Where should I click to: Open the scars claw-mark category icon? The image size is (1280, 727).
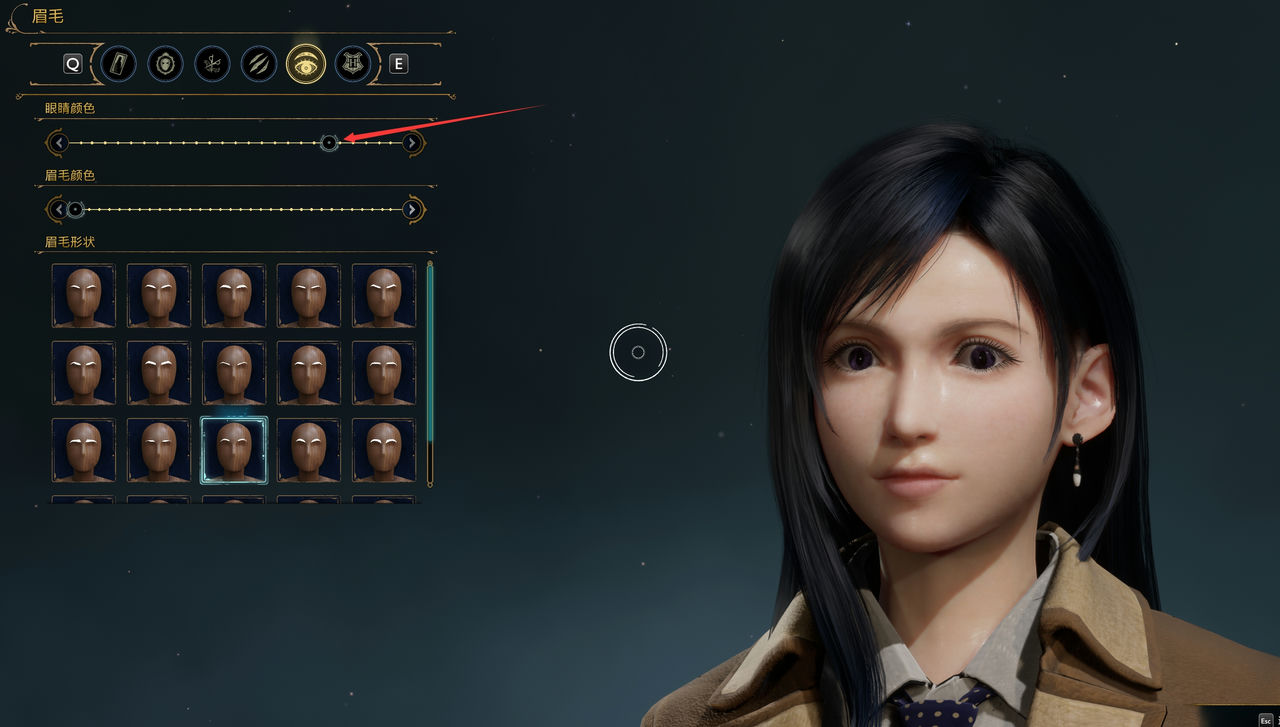(259, 63)
